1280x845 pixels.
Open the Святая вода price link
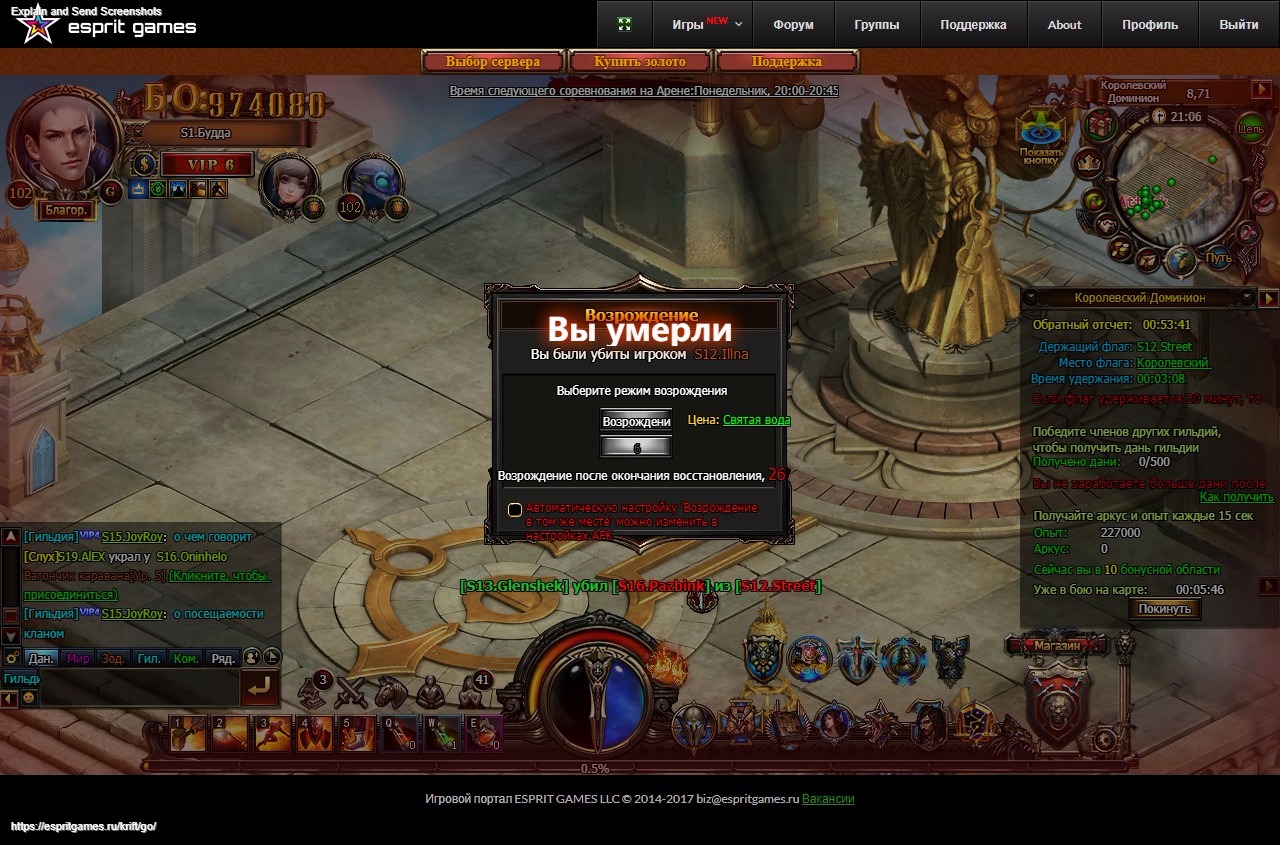pos(756,420)
